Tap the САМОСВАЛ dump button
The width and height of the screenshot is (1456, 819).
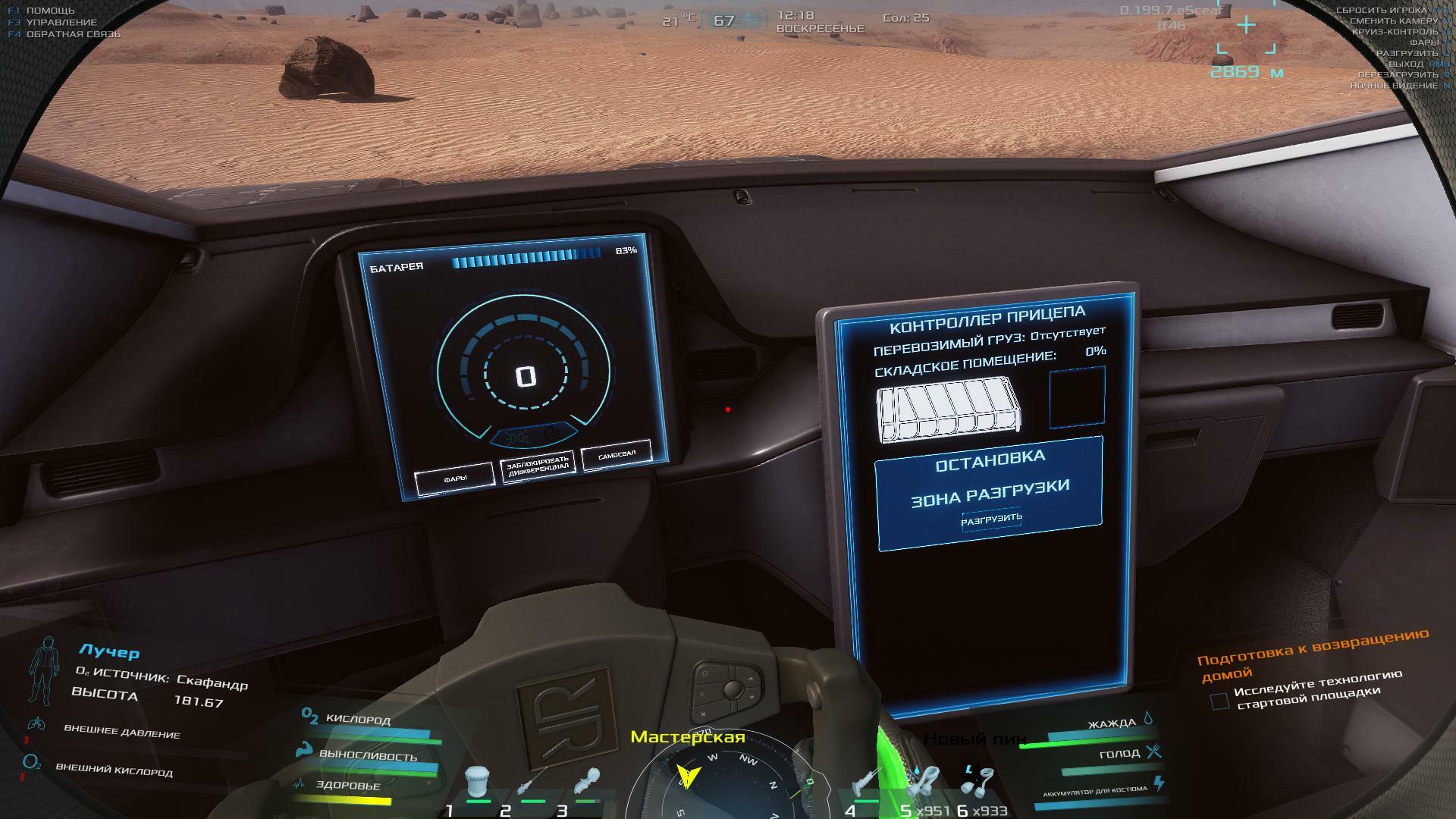tap(616, 456)
